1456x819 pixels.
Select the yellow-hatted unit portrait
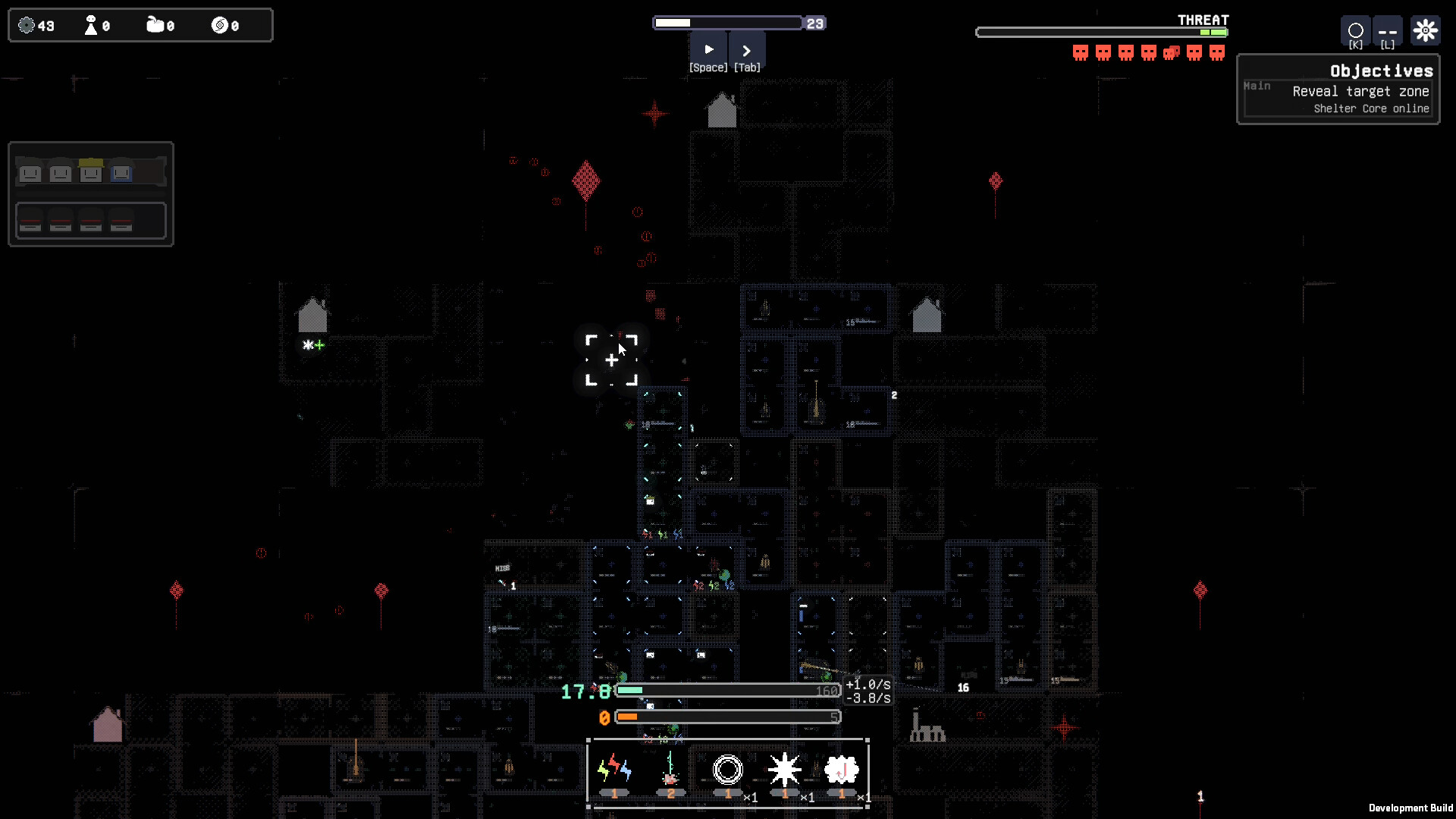coord(90,172)
